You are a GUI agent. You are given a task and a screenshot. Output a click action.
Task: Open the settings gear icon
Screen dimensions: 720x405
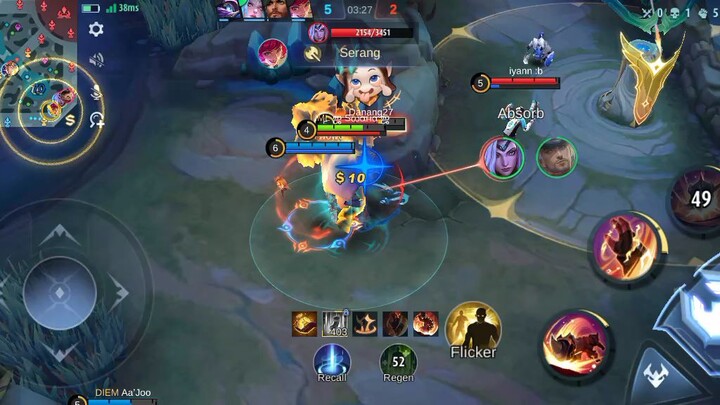(x=96, y=30)
